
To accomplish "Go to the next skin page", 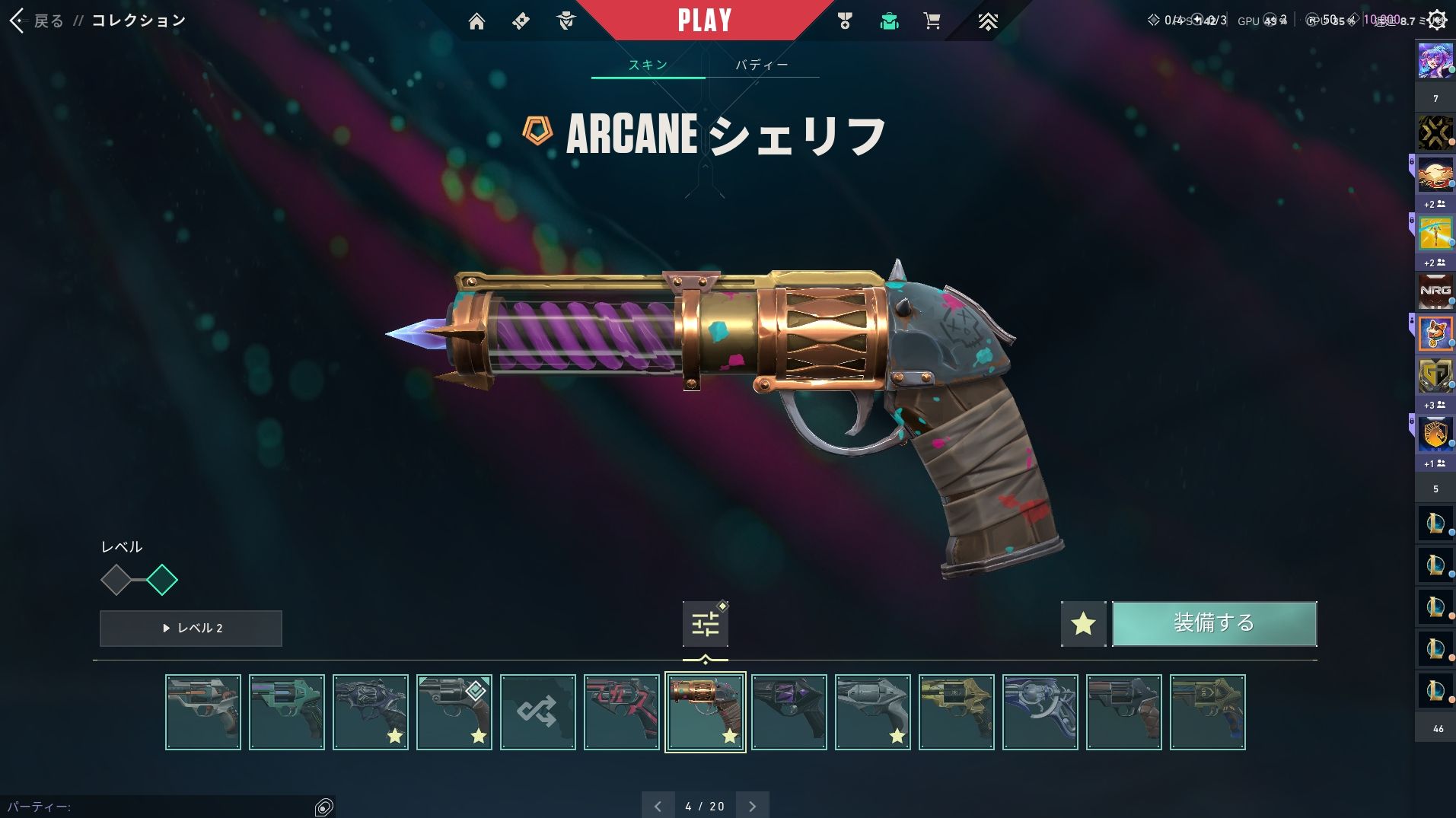I will pos(752,806).
